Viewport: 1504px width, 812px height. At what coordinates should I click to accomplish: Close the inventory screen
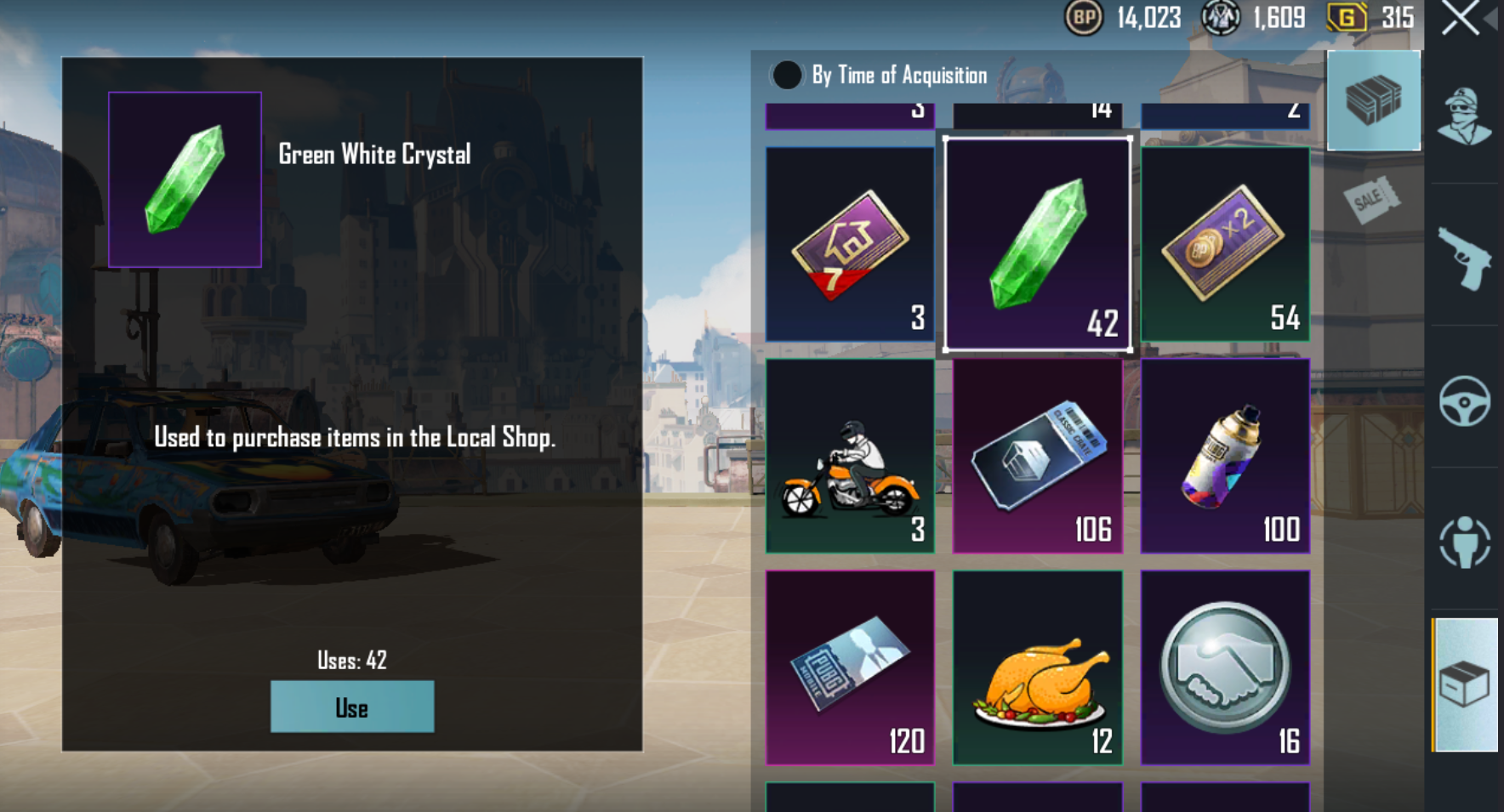[x=1461, y=19]
